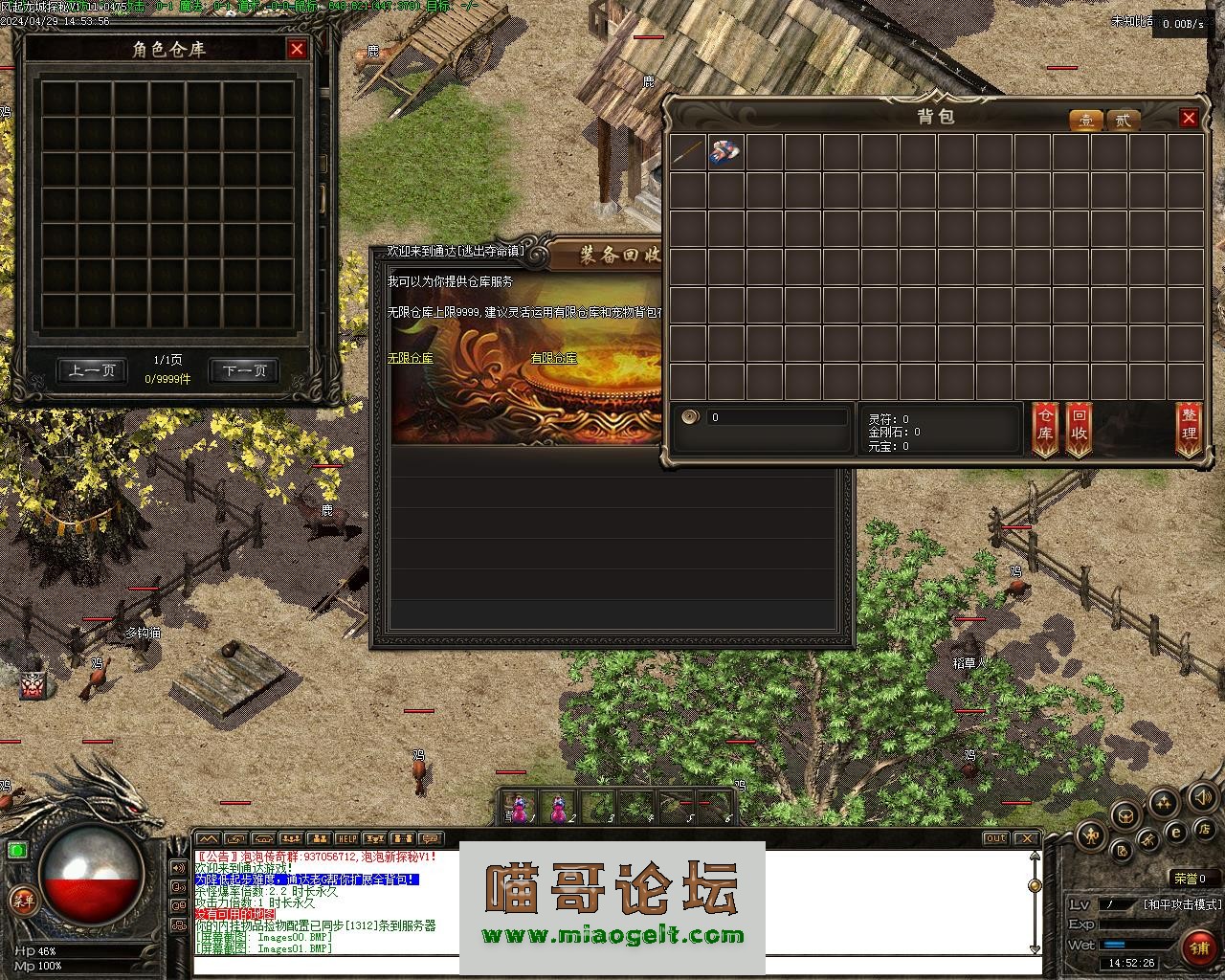
Task: Close the 角色仓库 warehouse window
Action: tap(297, 49)
